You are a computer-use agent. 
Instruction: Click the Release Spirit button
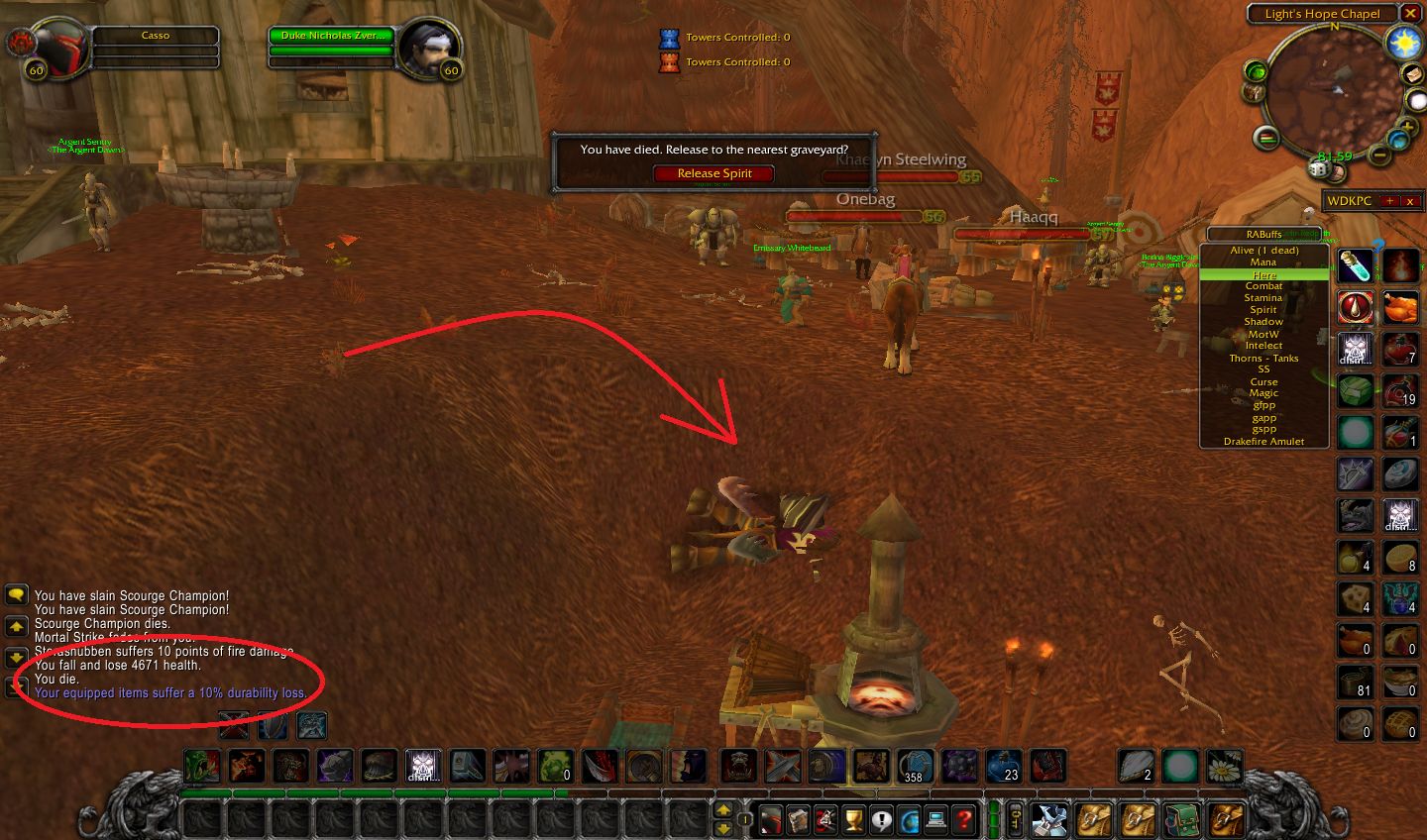713,173
